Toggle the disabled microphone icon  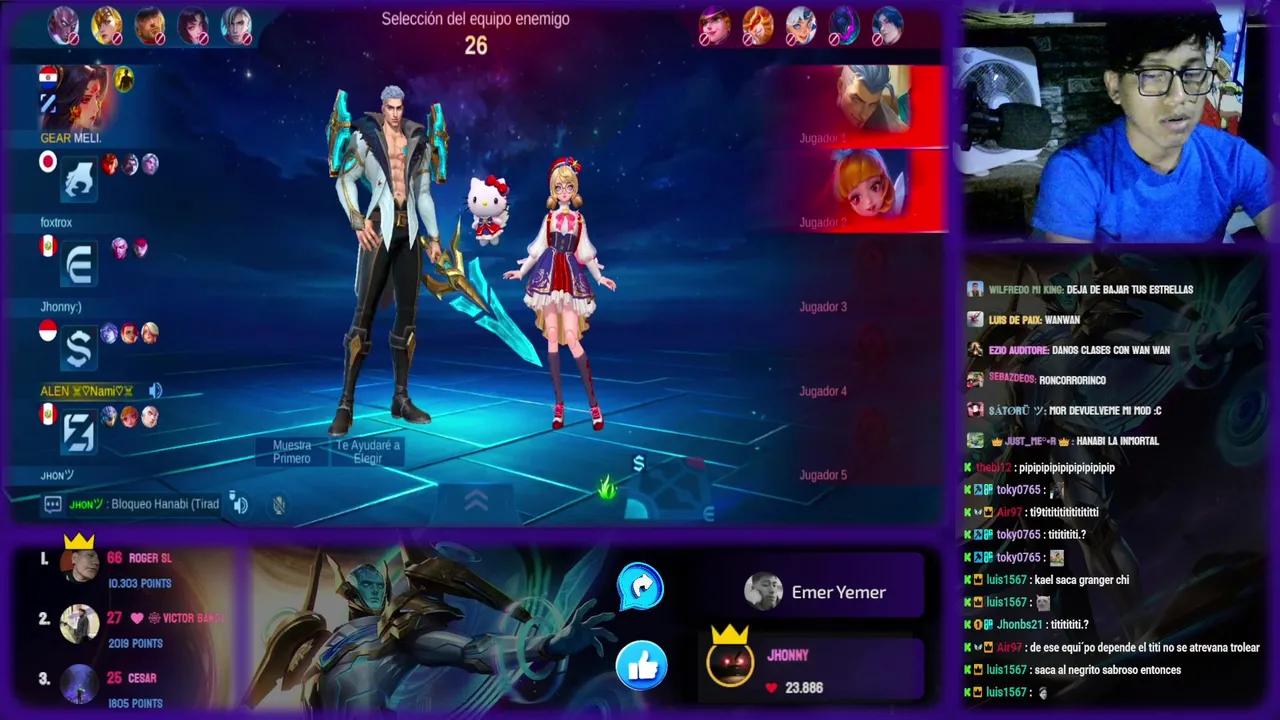pos(279,506)
